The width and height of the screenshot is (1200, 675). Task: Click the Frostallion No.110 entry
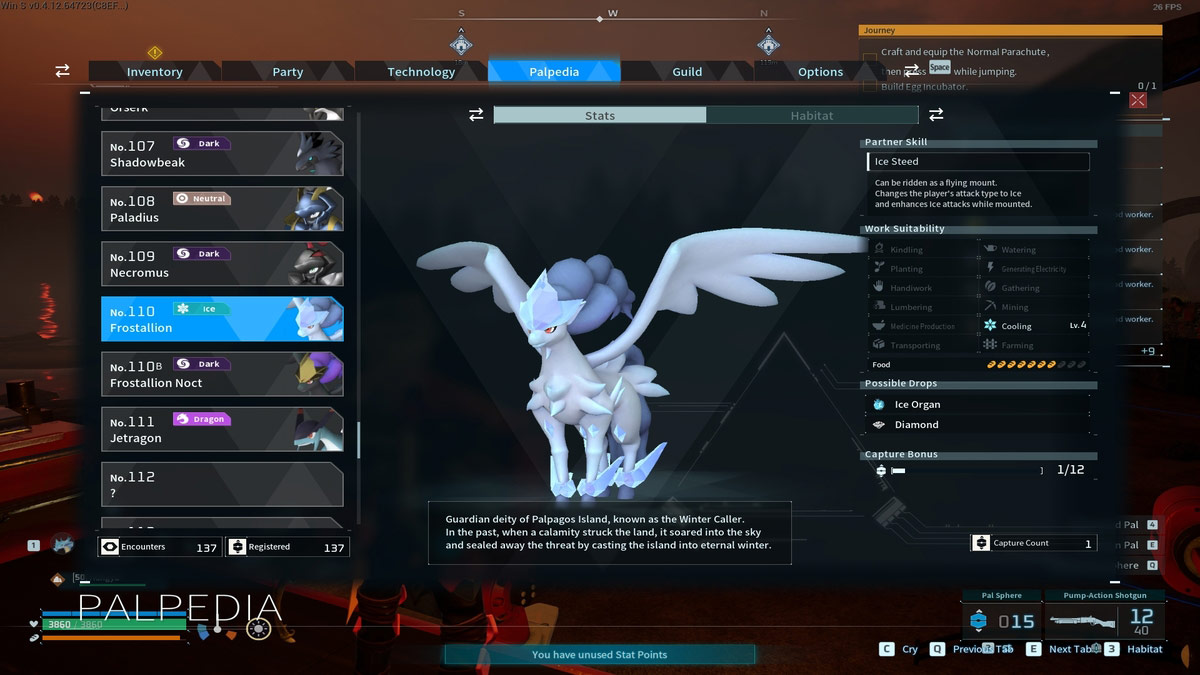(222, 319)
